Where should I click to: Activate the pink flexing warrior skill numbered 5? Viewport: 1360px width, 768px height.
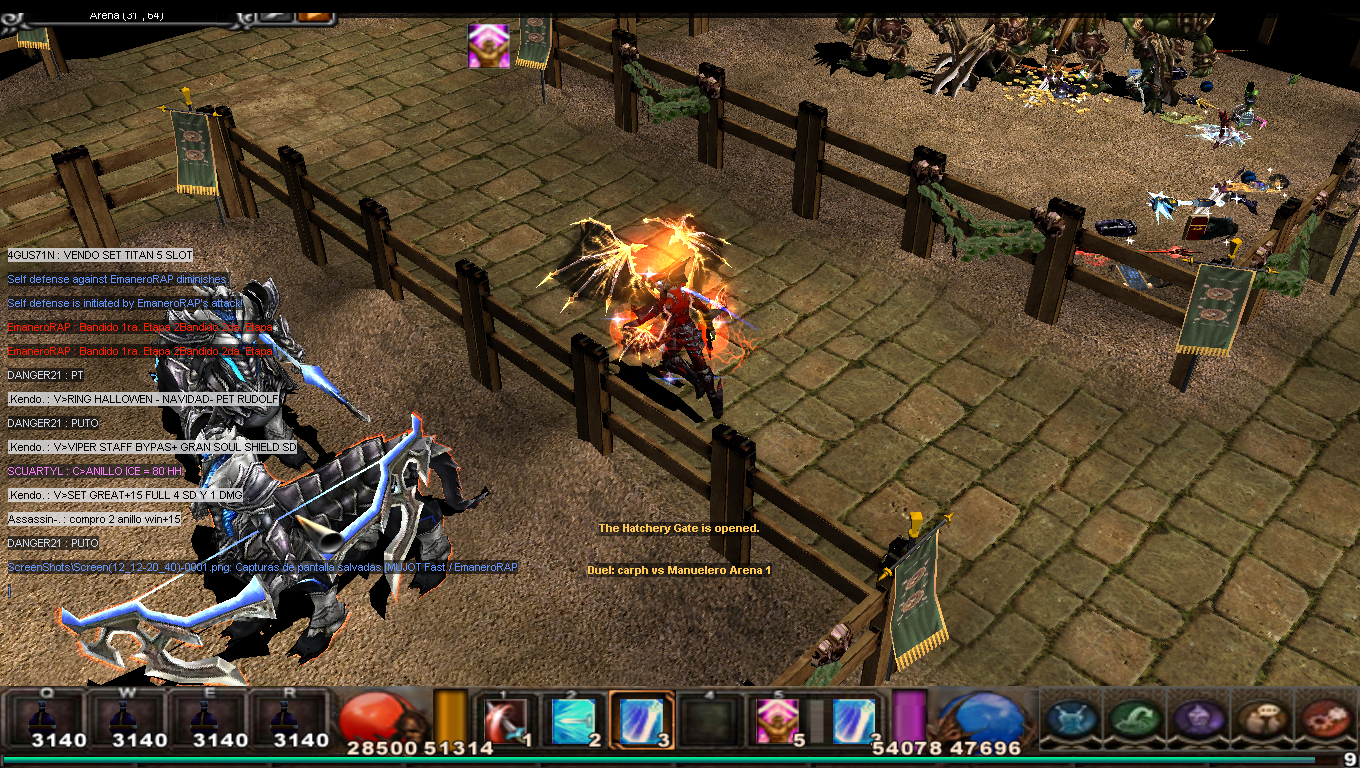(777, 720)
